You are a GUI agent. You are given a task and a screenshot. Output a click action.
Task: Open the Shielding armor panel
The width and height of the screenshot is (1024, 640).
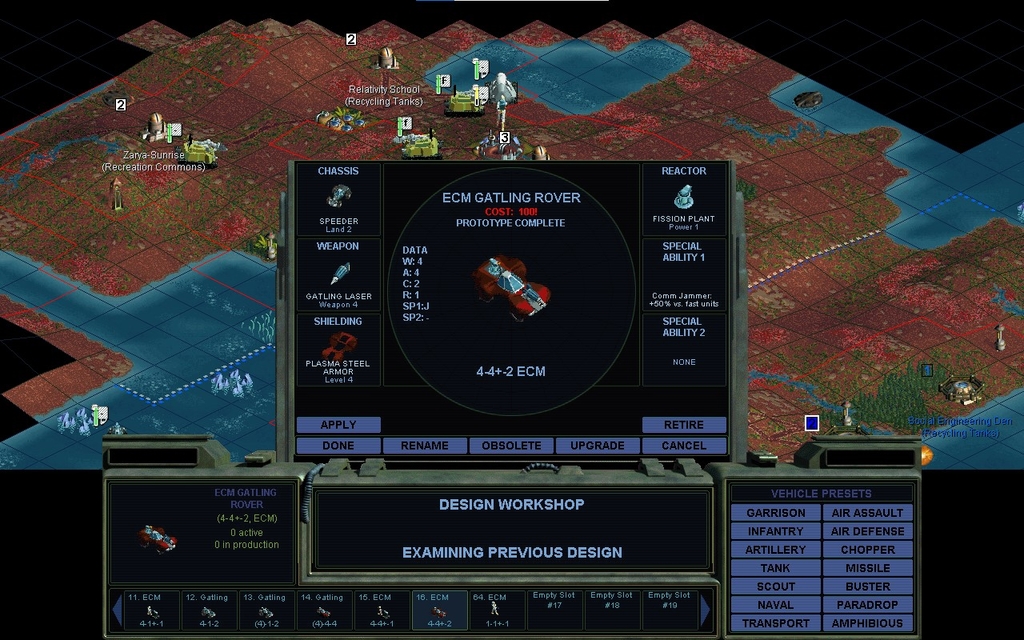338,350
